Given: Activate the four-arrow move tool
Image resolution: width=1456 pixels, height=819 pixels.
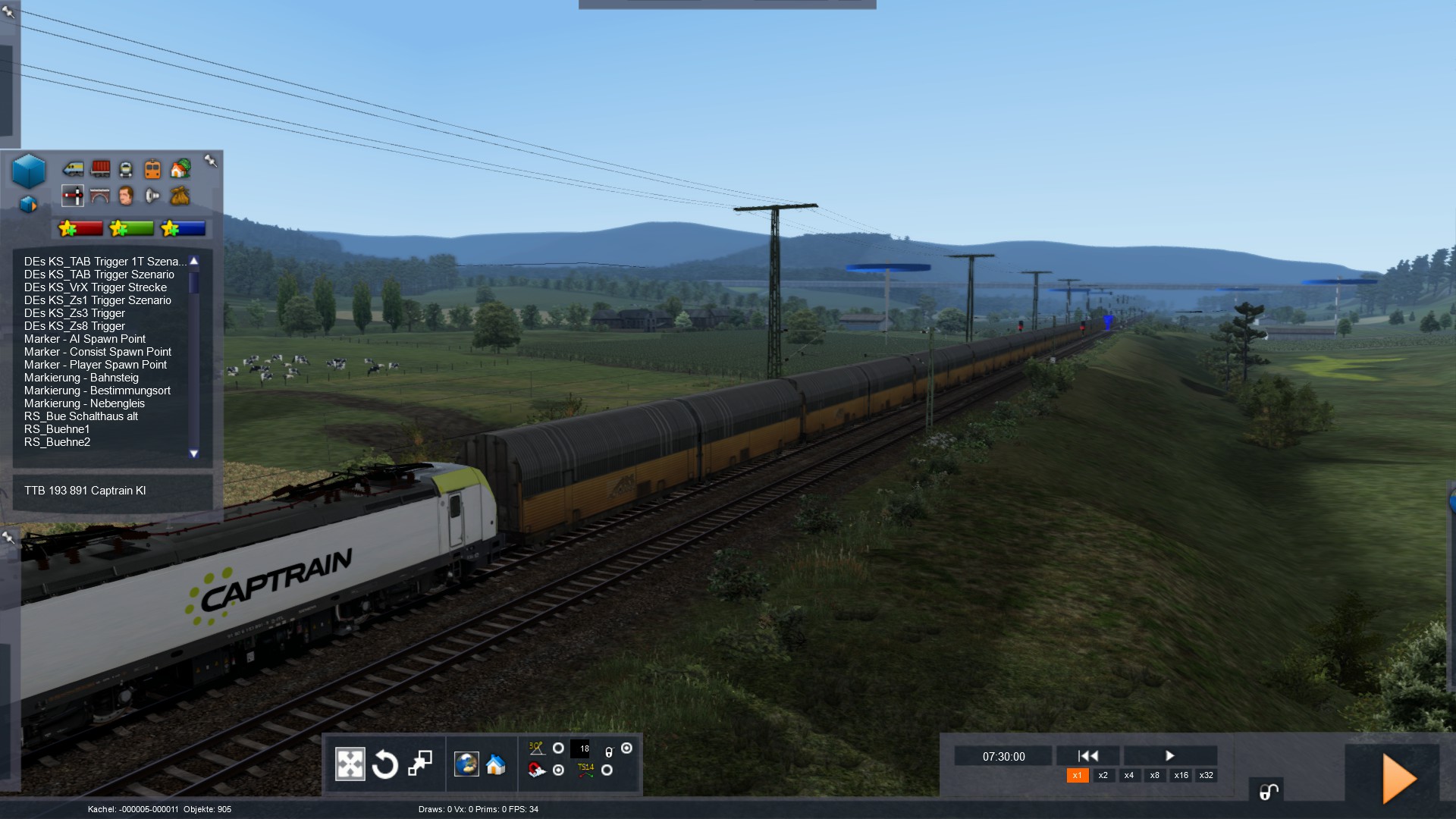Looking at the screenshot, I should (x=350, y=764).
